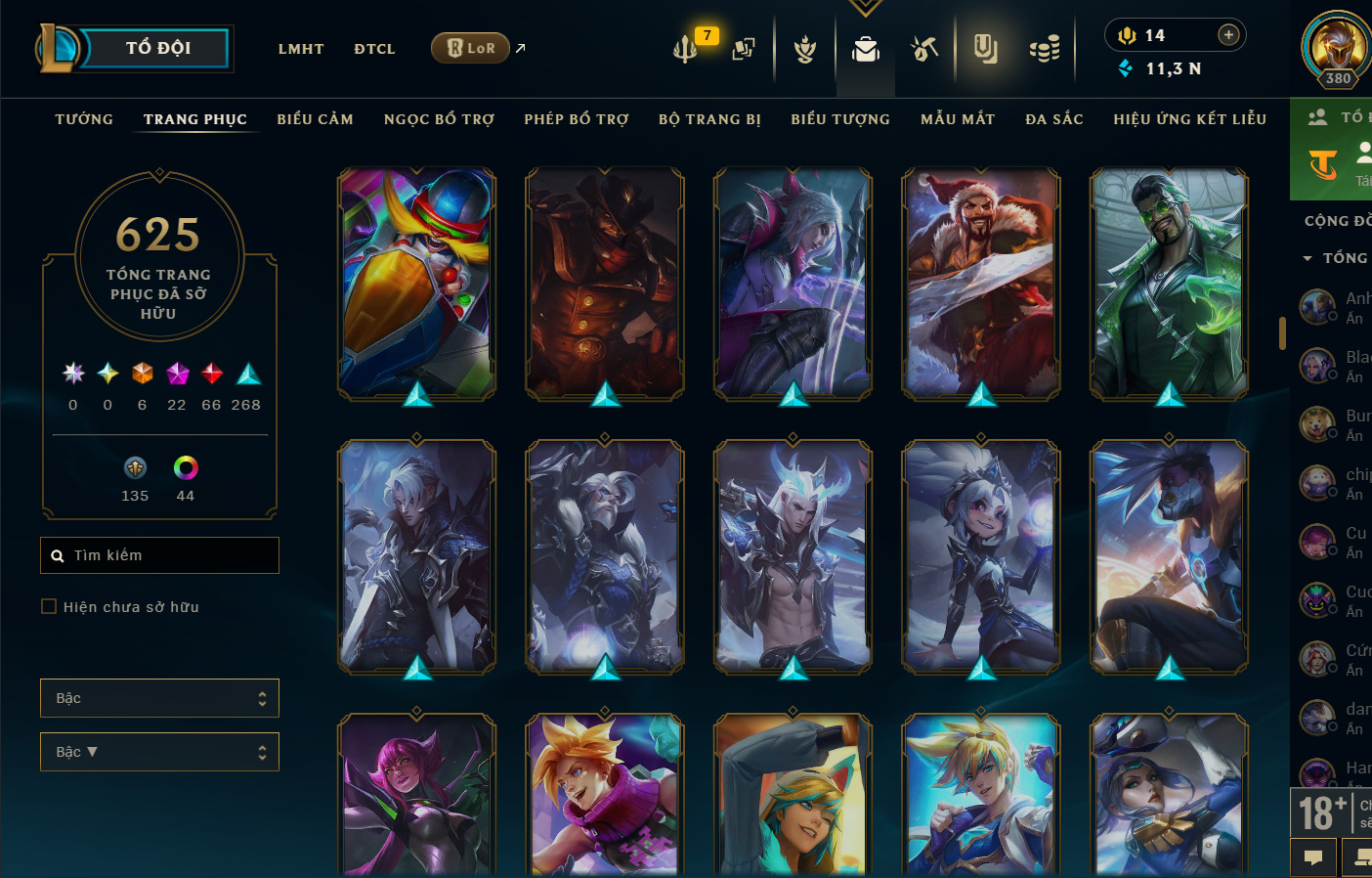
Task: Go to the BIỂU TƯỢNG tab
Action: pos(840,119)
